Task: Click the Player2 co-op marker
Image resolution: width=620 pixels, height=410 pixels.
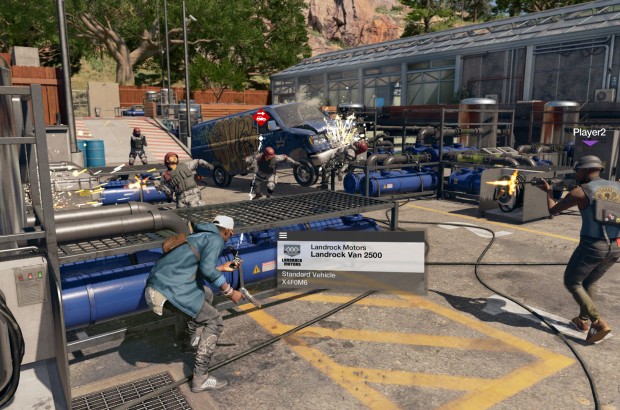Action: (588, 134)
